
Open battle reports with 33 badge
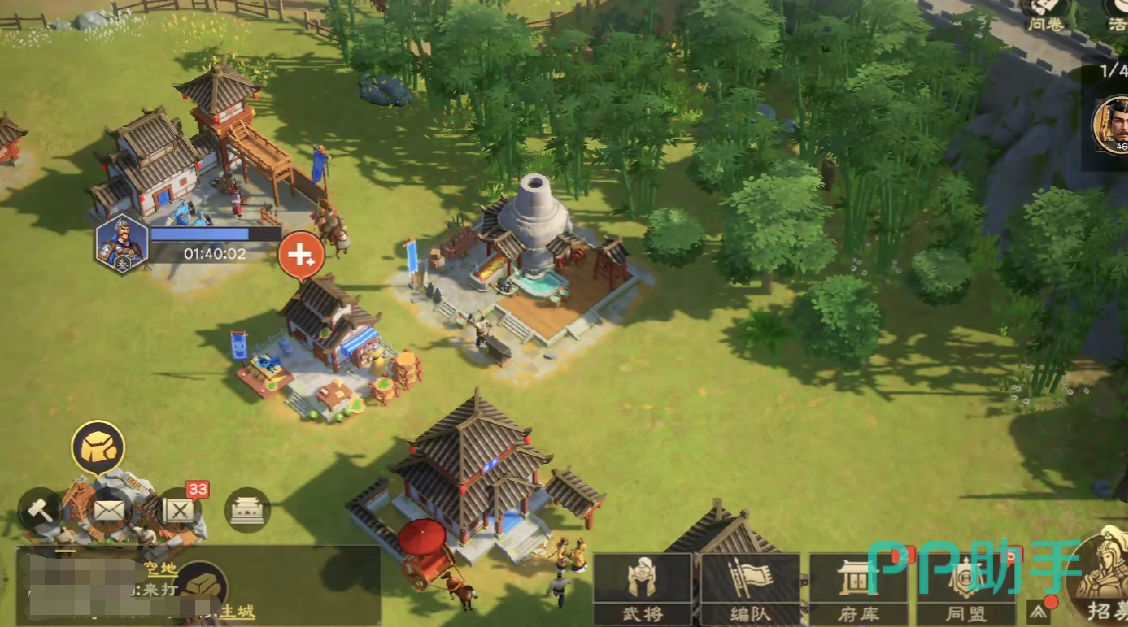point(180,510)
